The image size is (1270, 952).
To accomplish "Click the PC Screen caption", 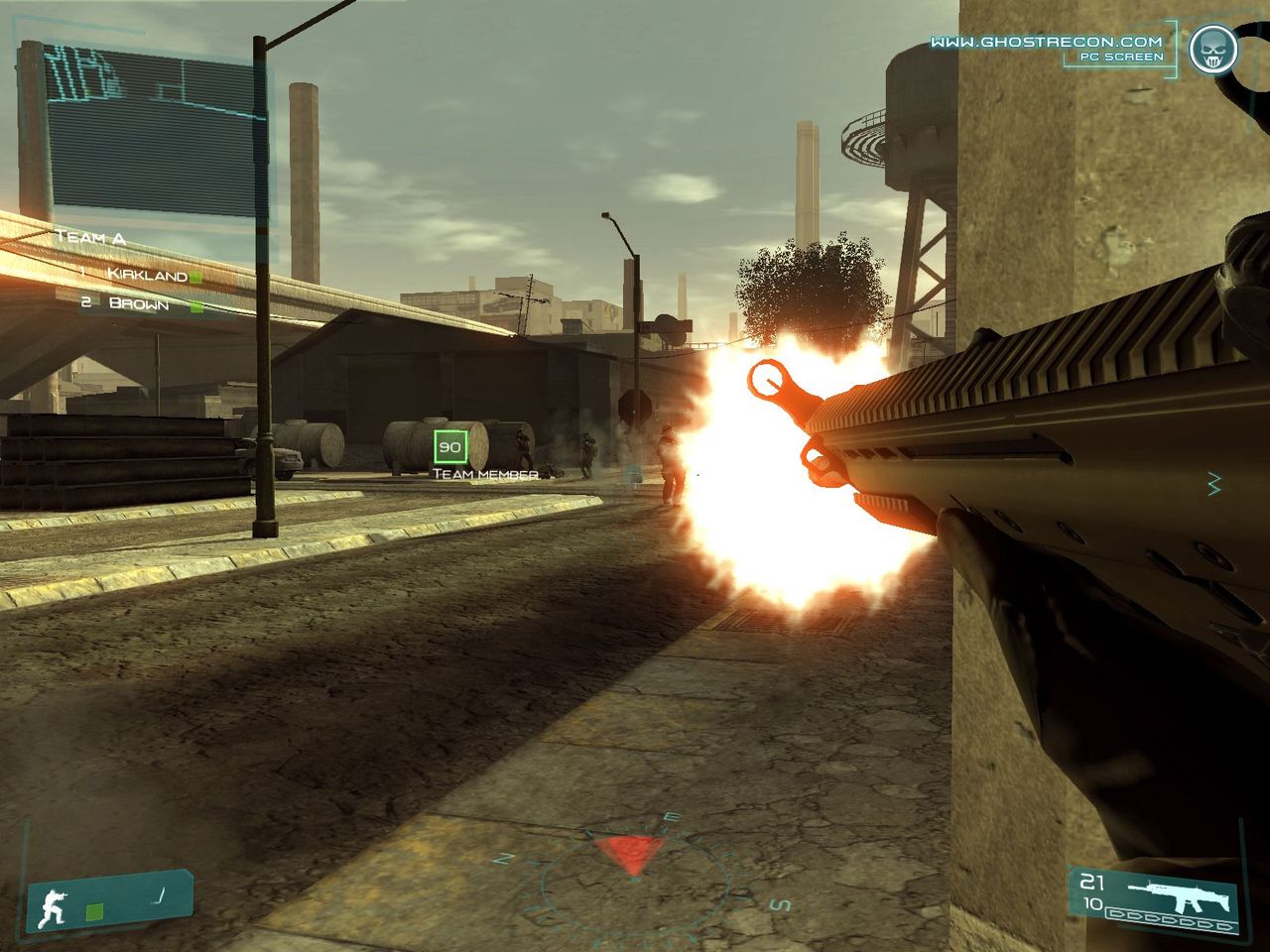I will click(x=1119, y=58).
